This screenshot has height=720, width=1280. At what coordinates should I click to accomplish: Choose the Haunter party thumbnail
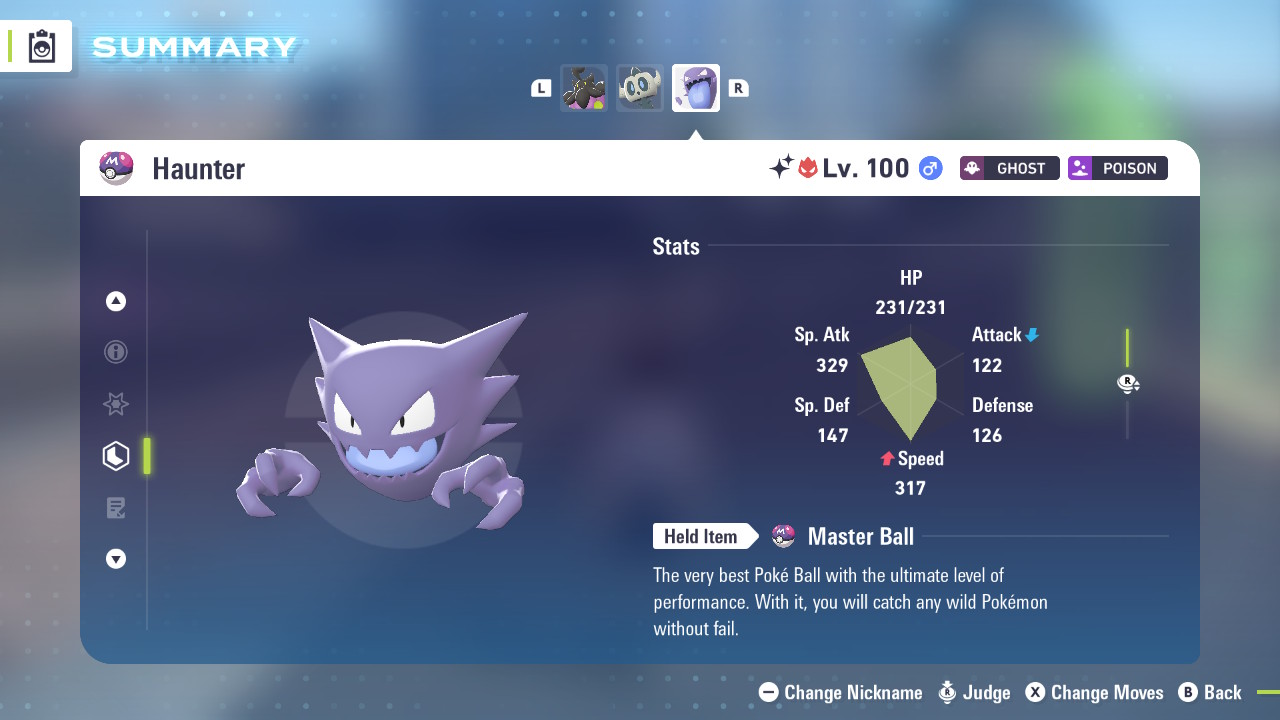pyautogui.click(x=696, y=88)
